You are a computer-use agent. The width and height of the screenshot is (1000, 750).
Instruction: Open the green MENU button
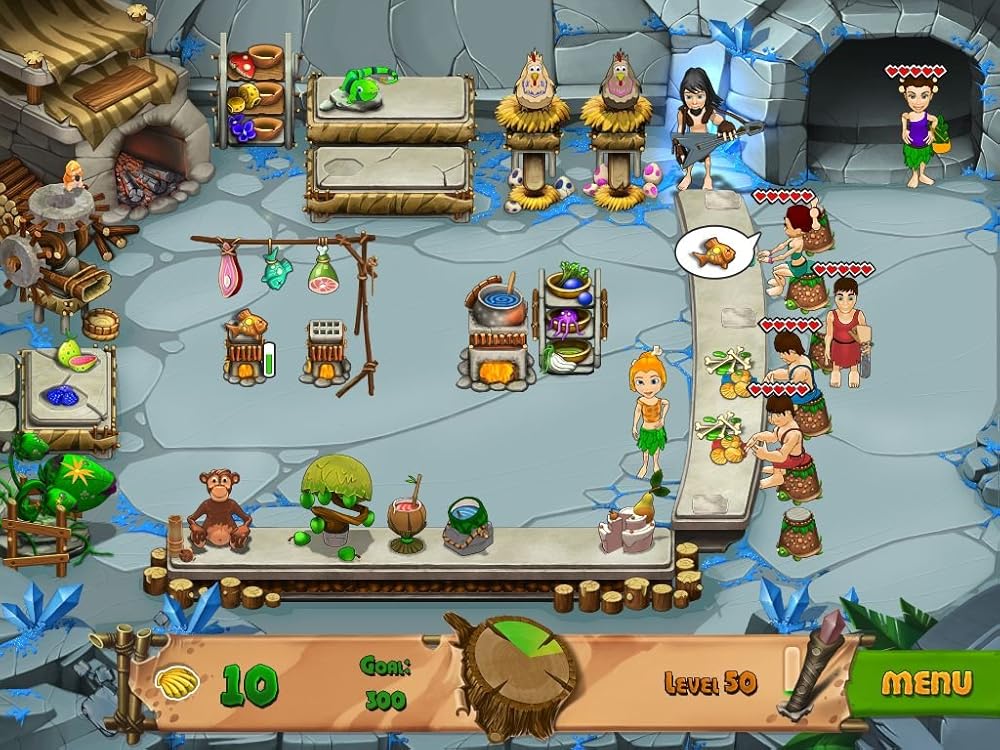tap(926, 684)
